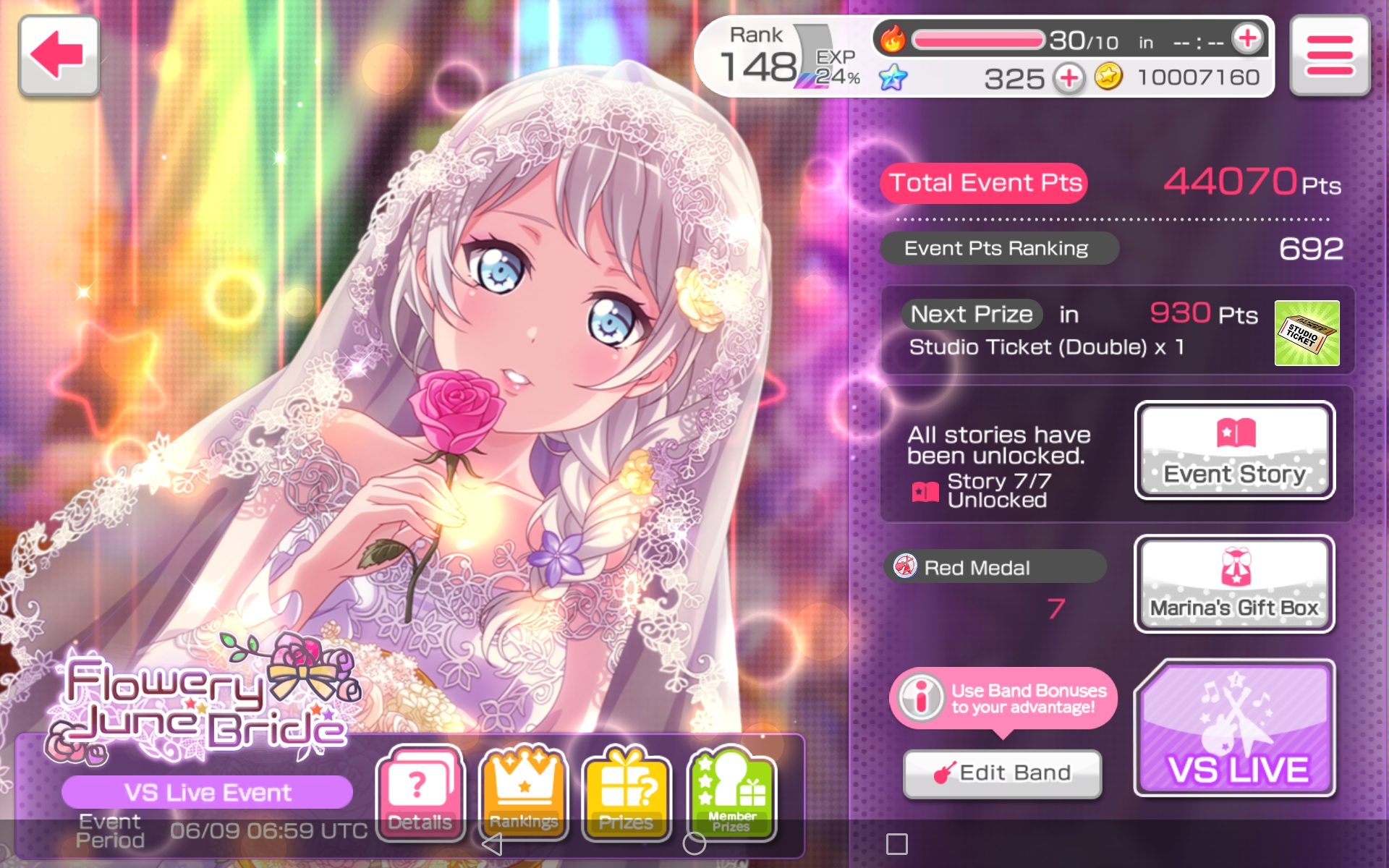Open the Event Story
Viewport: 1389px width, 868px height.
(x=1234, y=451)
